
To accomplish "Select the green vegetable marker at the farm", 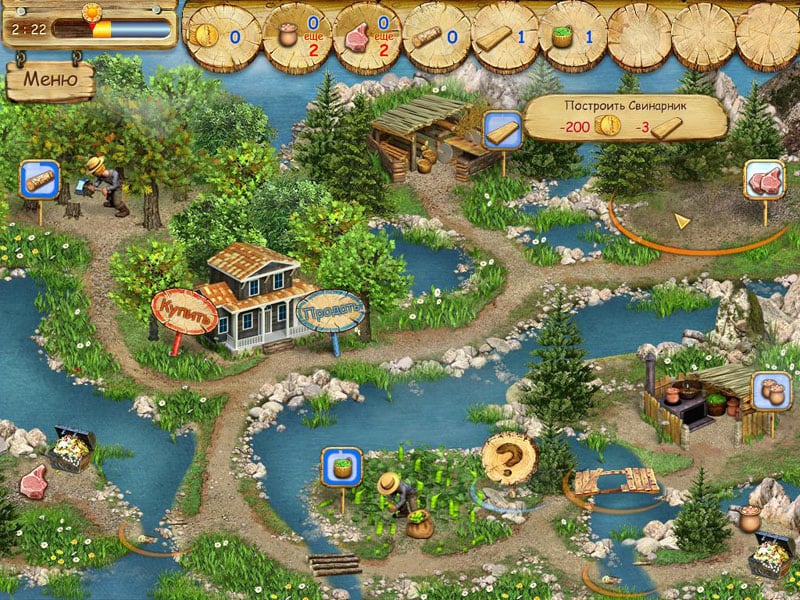I will click(341, 466).
